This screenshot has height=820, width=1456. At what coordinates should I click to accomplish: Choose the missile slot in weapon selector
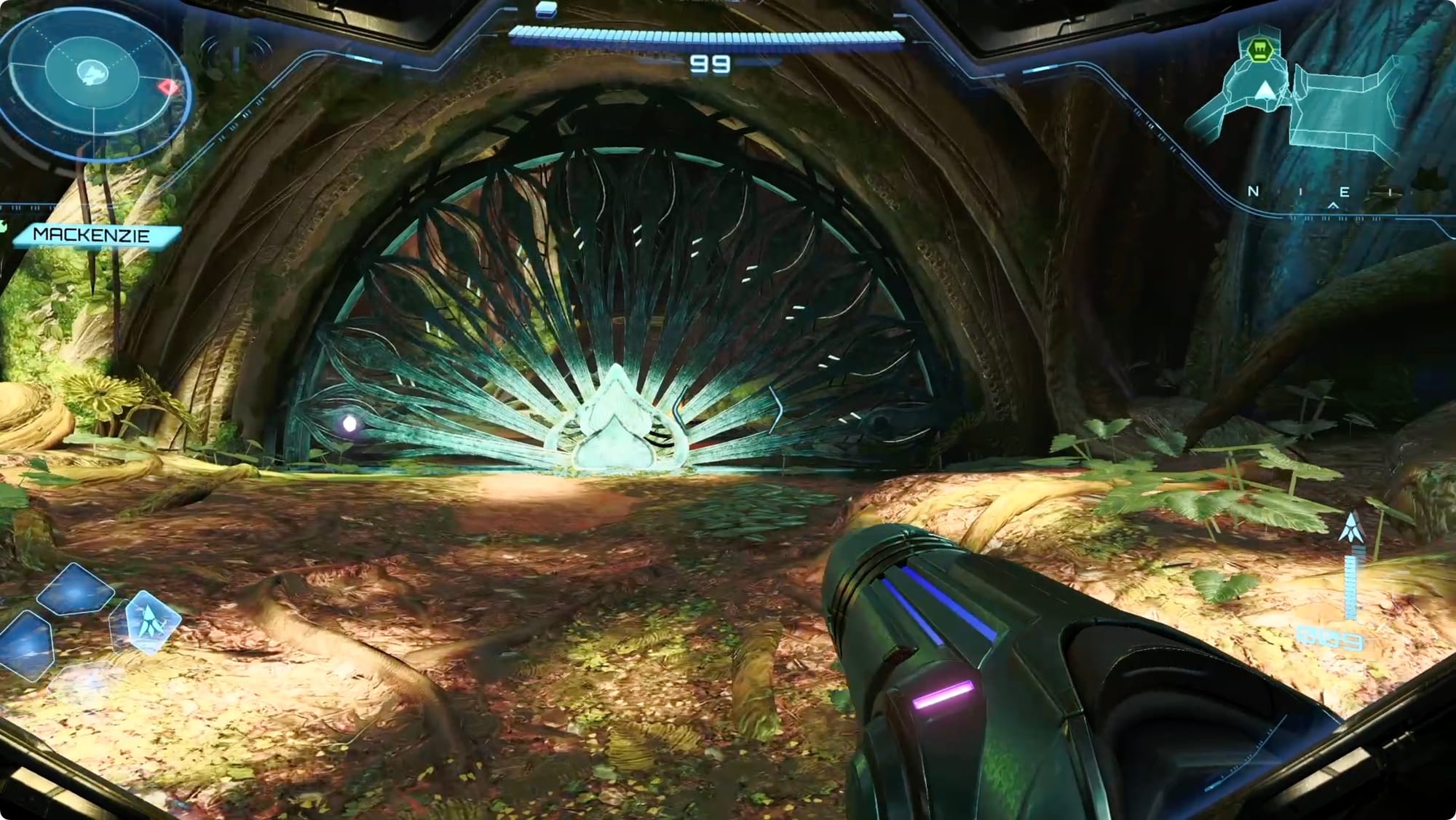tap(151, 621)
